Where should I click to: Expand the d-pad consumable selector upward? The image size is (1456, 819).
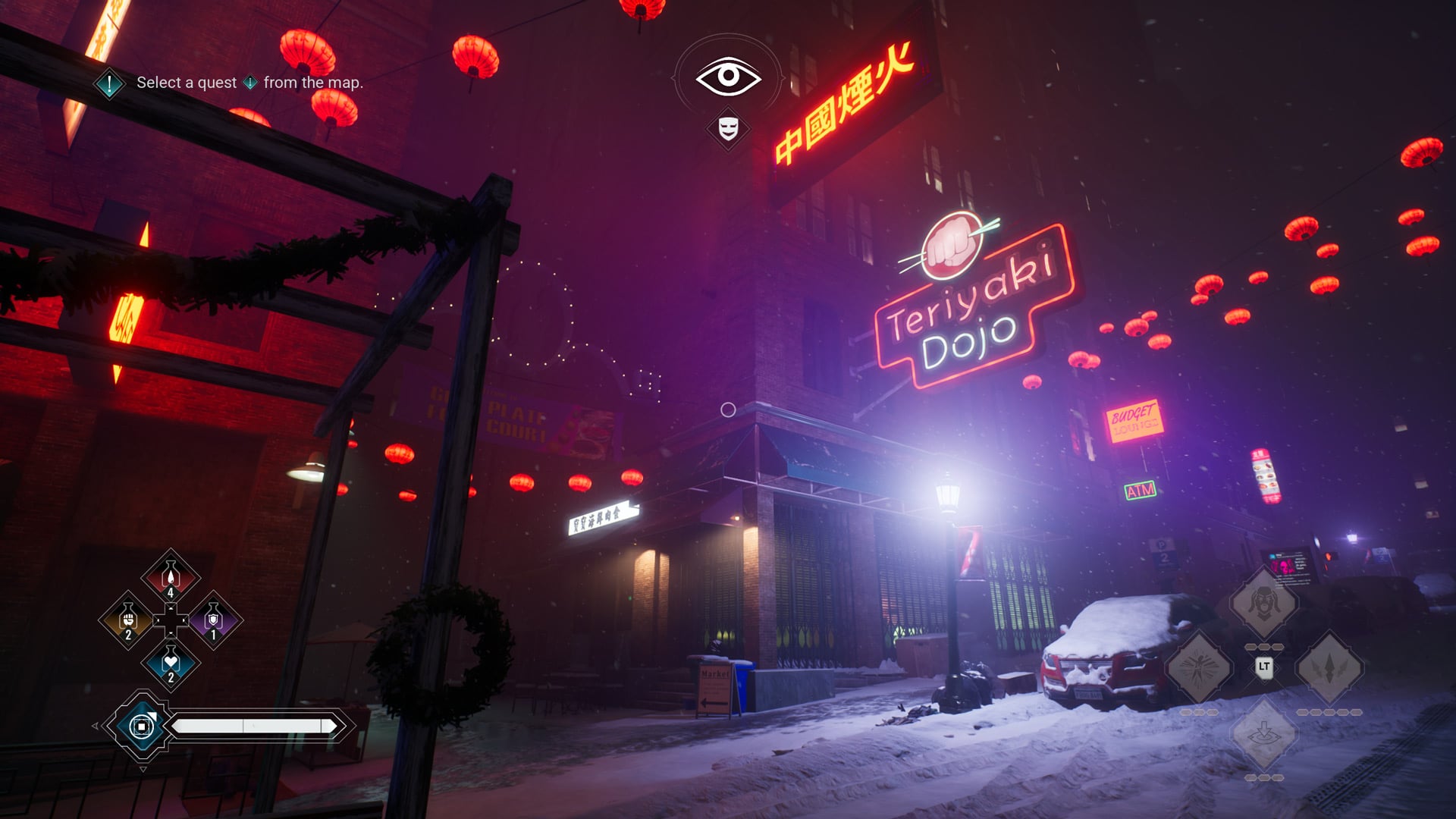coord(170,608)
